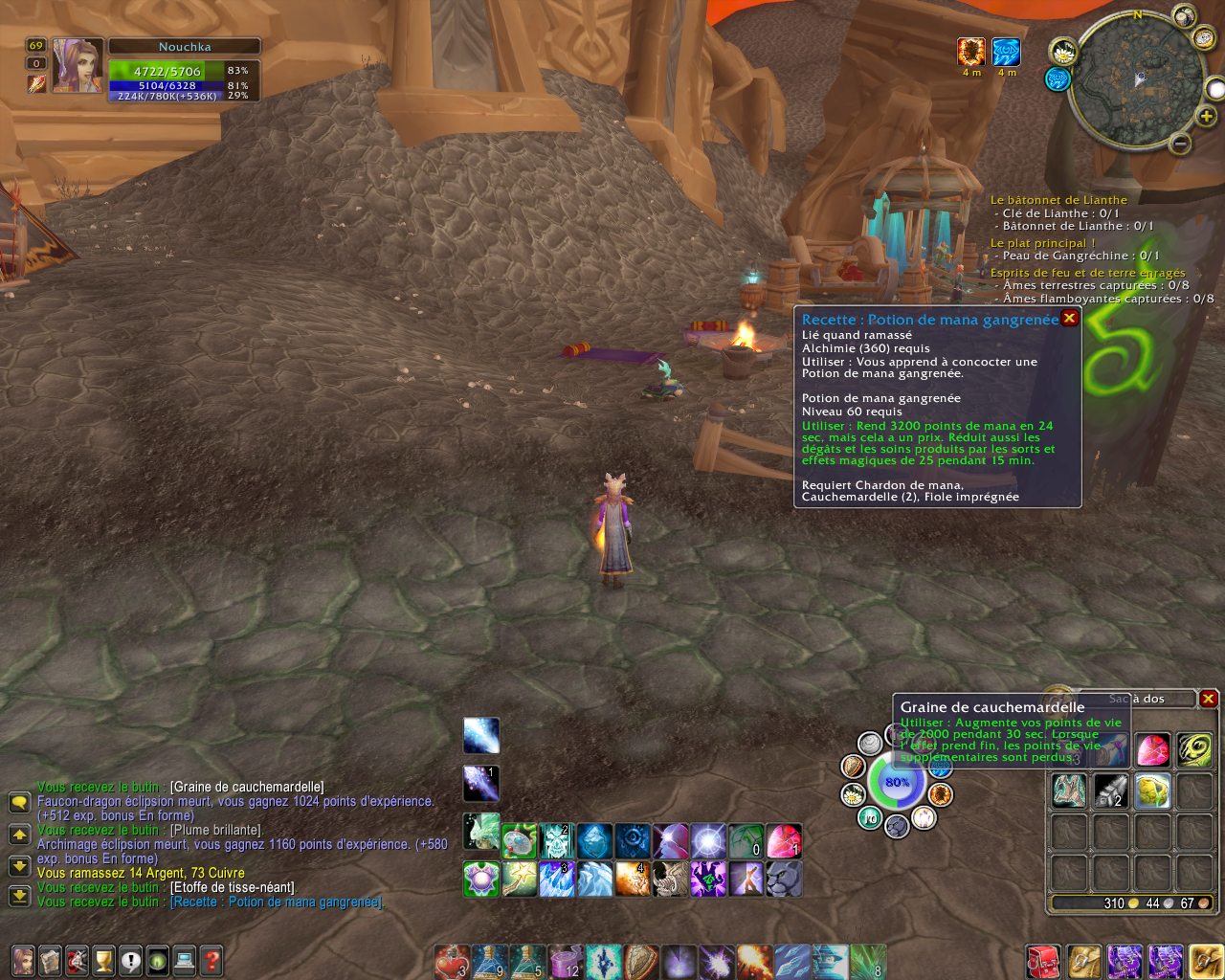1225x980 pixels.
Task: Click Nouchka's character portrait
Action: [x=77, y=65]
